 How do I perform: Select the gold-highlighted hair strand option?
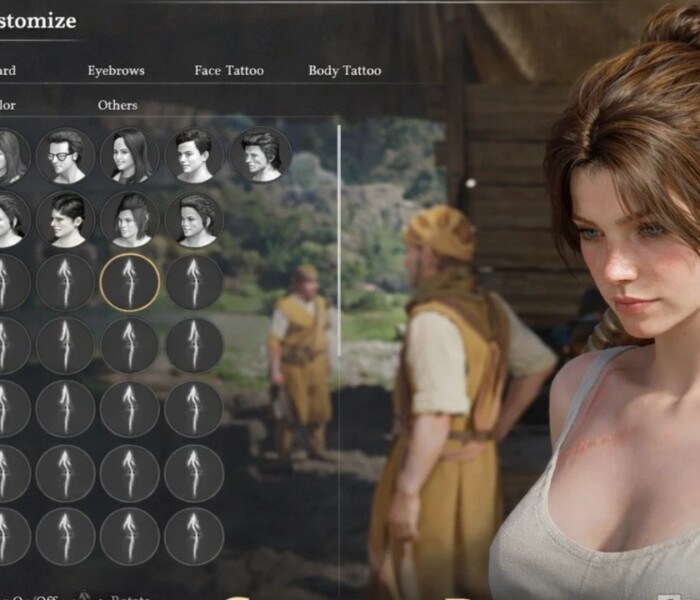pyautogui.click(x=130, y=283)
